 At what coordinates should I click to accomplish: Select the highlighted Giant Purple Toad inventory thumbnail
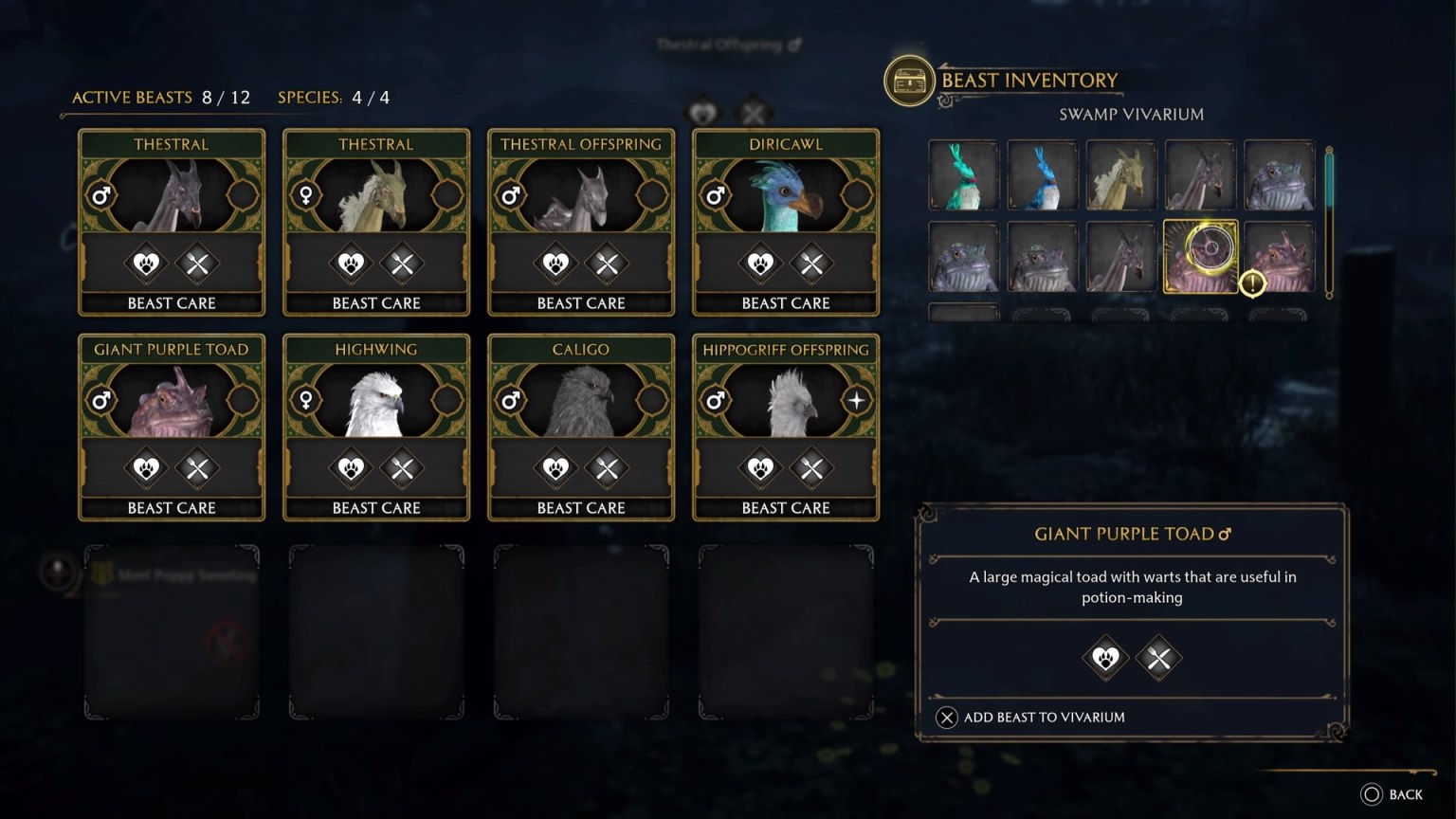pyautogui.click(x=1199, y=255)
